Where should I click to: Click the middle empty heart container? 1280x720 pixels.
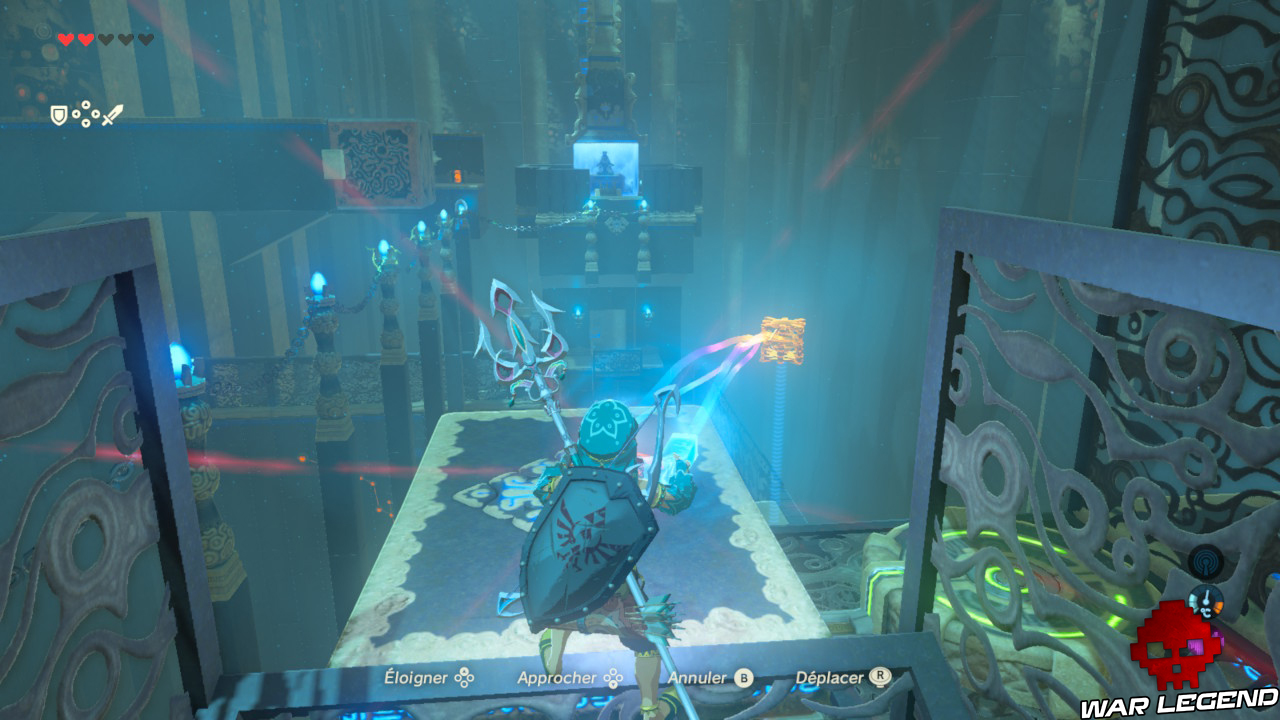click(126, 40)
